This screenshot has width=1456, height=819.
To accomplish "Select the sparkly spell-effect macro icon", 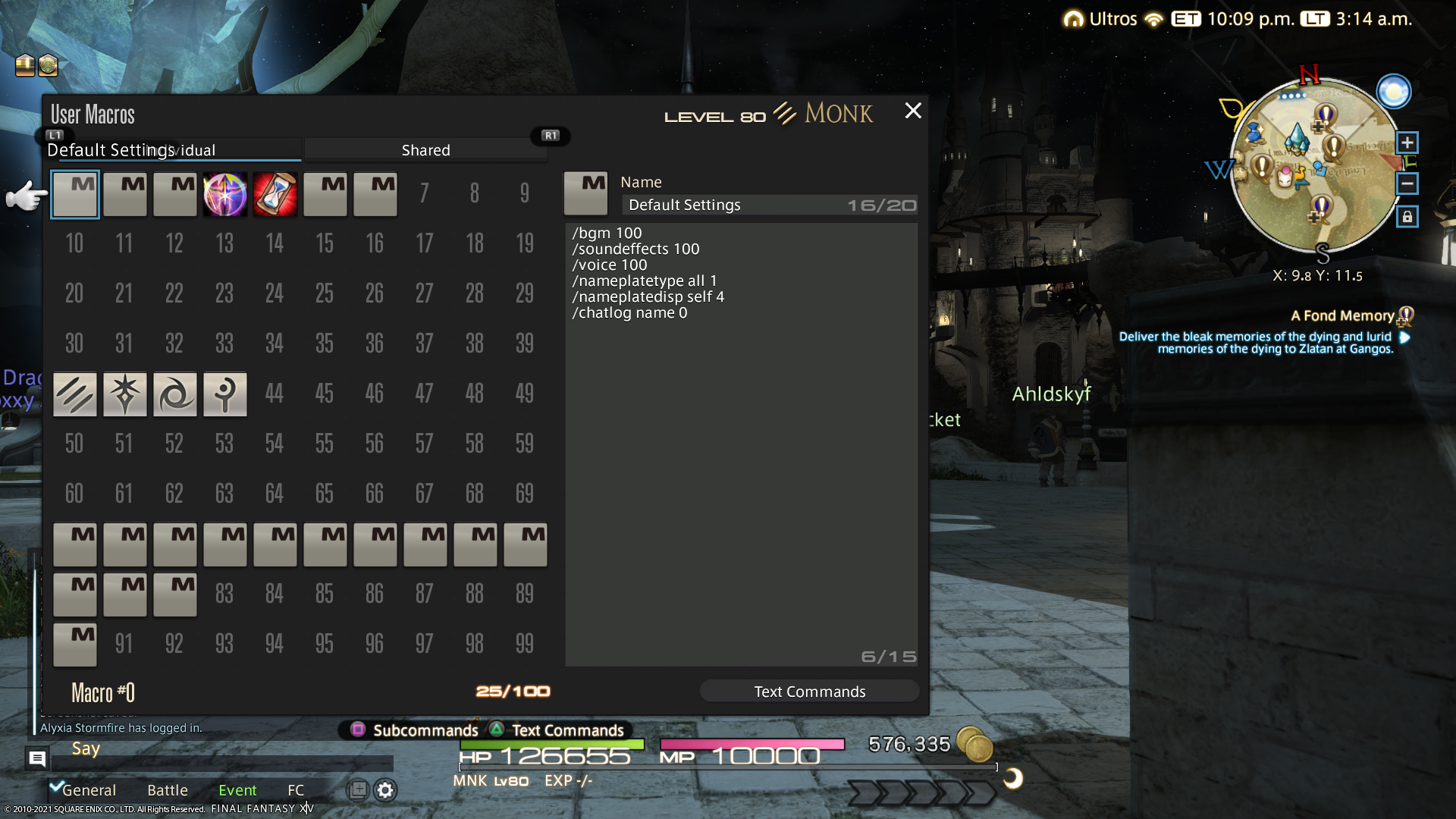I will 225,194.
